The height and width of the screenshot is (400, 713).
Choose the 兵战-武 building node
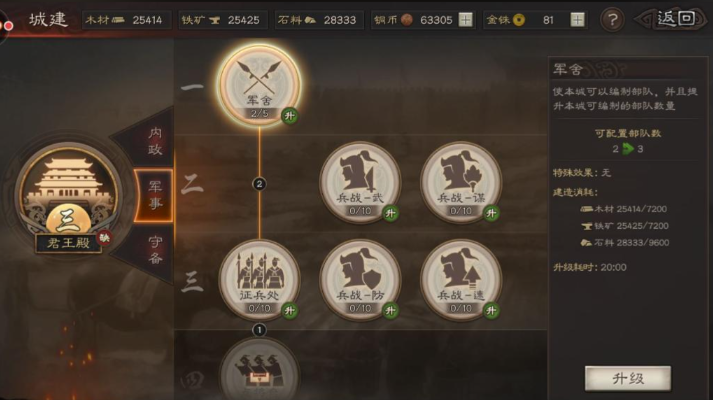(x=359, y=182)
